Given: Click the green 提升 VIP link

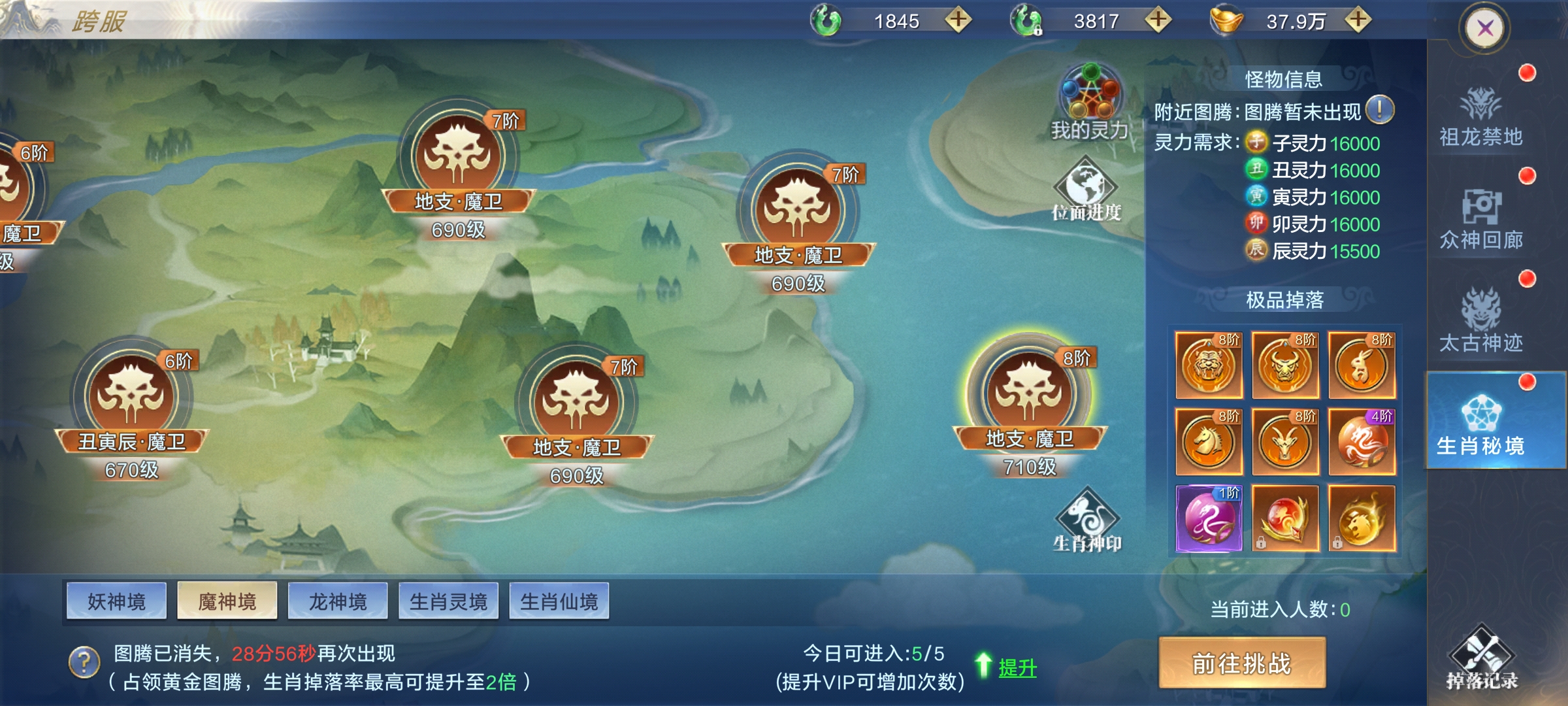Looking at the screenshot, I should 1017,667.
